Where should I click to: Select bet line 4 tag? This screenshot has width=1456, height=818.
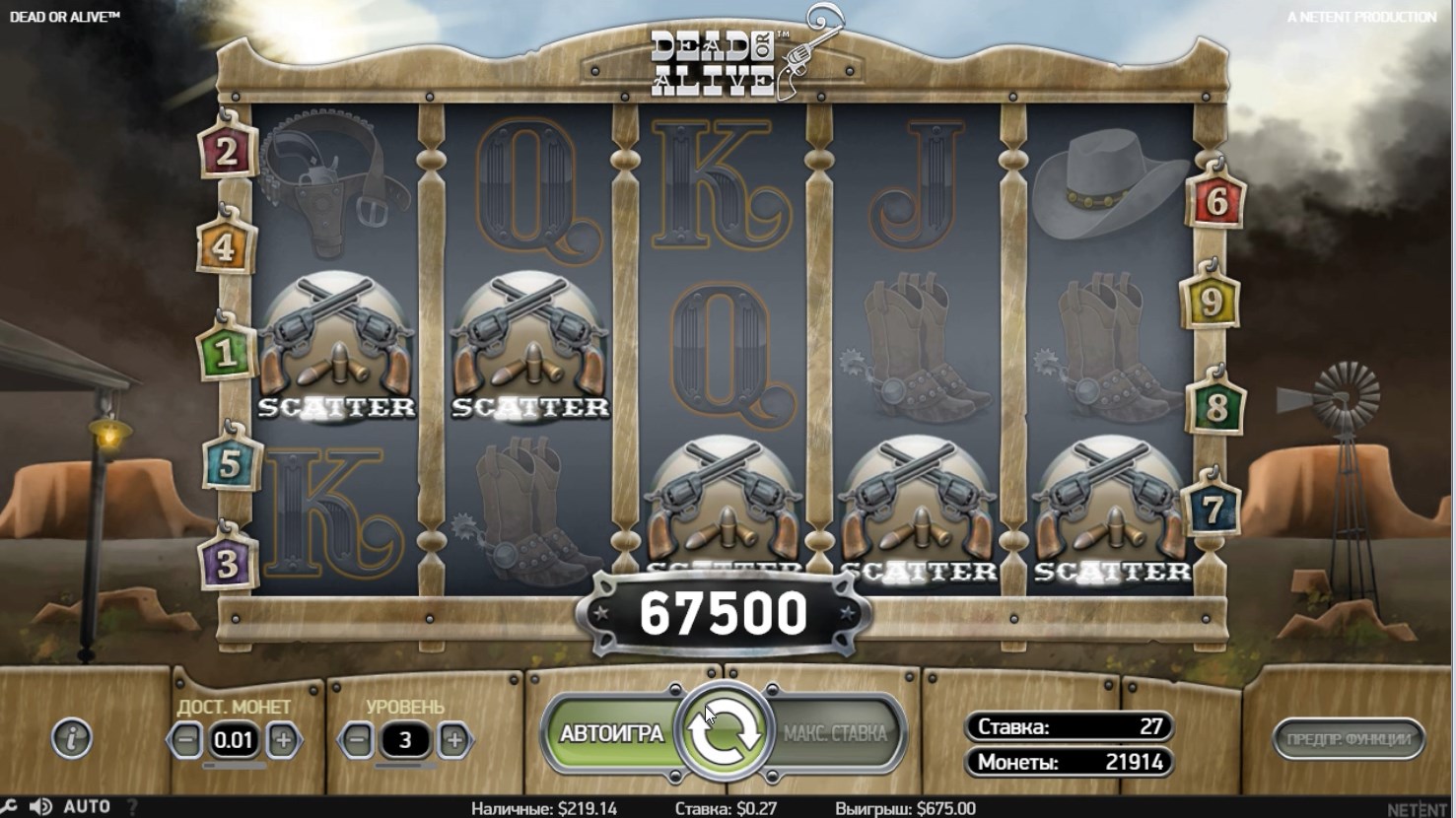pyautogui.click(x=225, y=247)
